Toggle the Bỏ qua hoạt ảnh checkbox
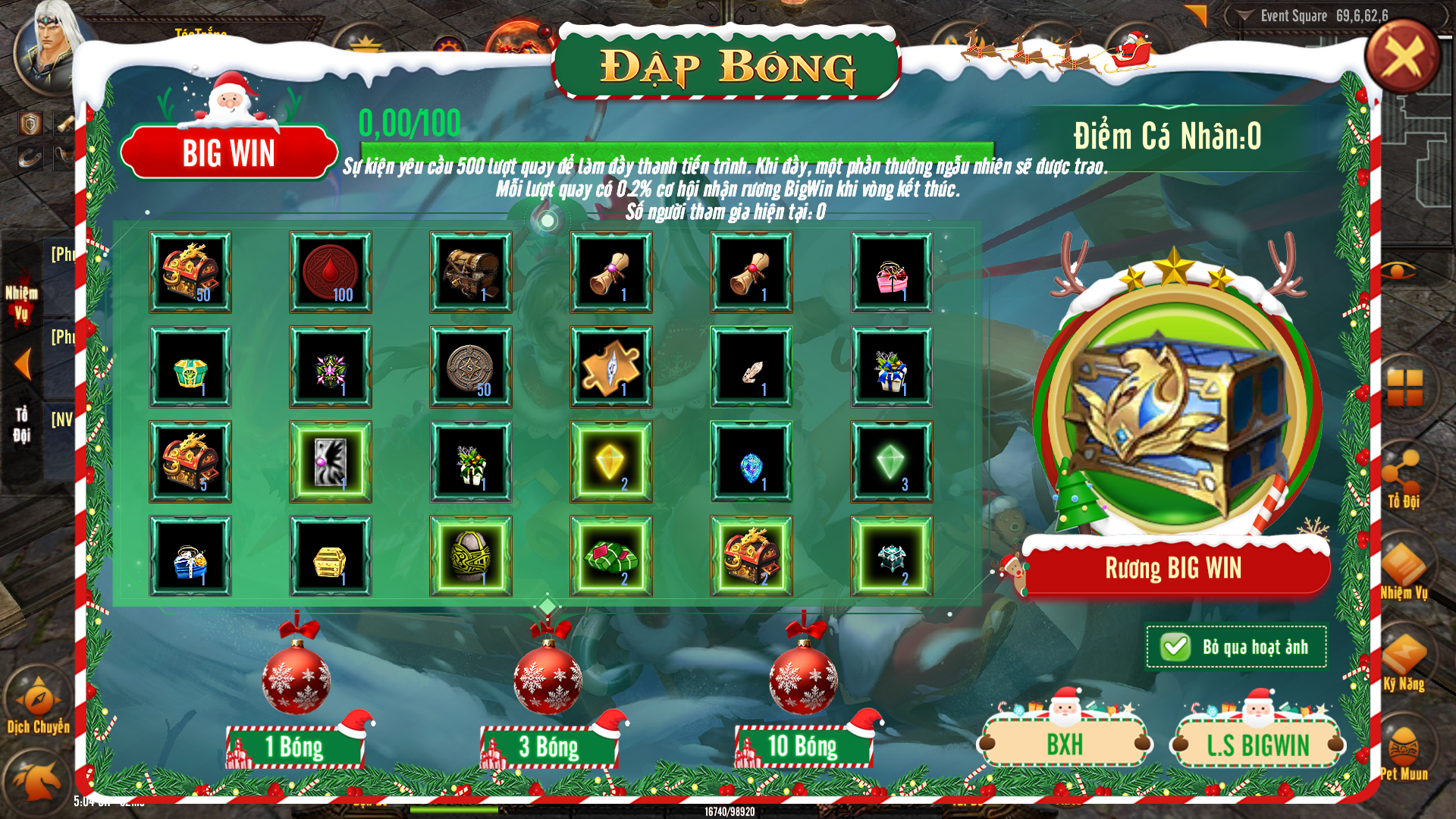Viewport: 1456px width, 819px height. [1175, 647]
